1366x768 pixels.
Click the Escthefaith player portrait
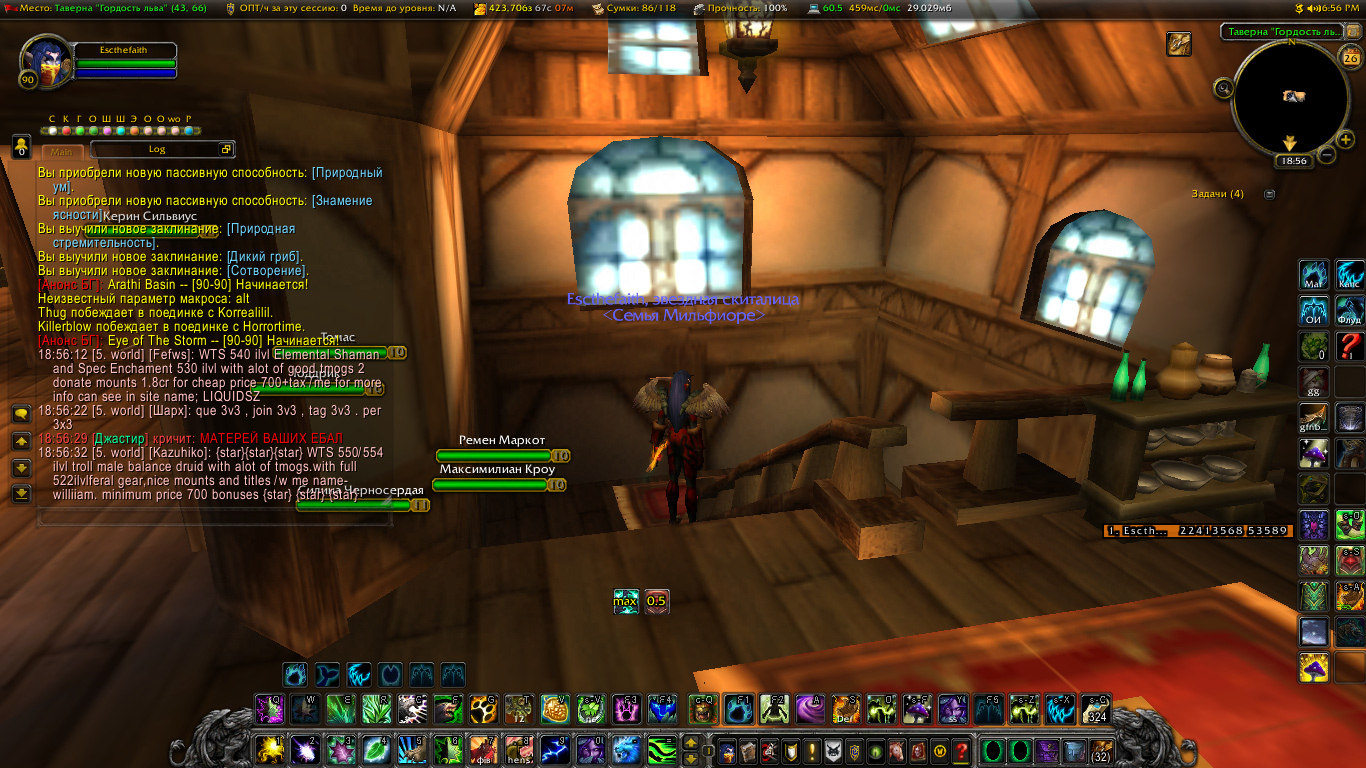45,61
